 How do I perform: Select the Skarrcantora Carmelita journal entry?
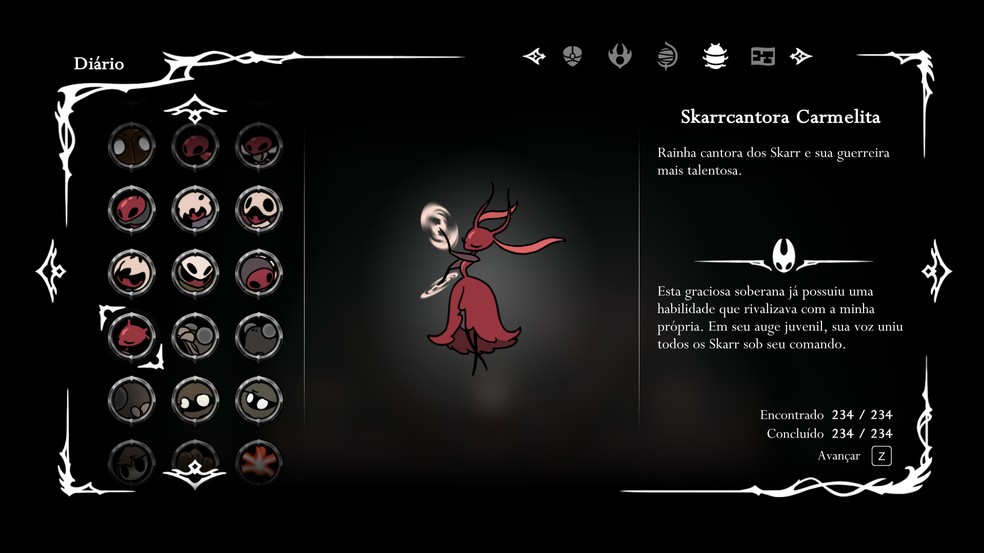coord(132,334)
